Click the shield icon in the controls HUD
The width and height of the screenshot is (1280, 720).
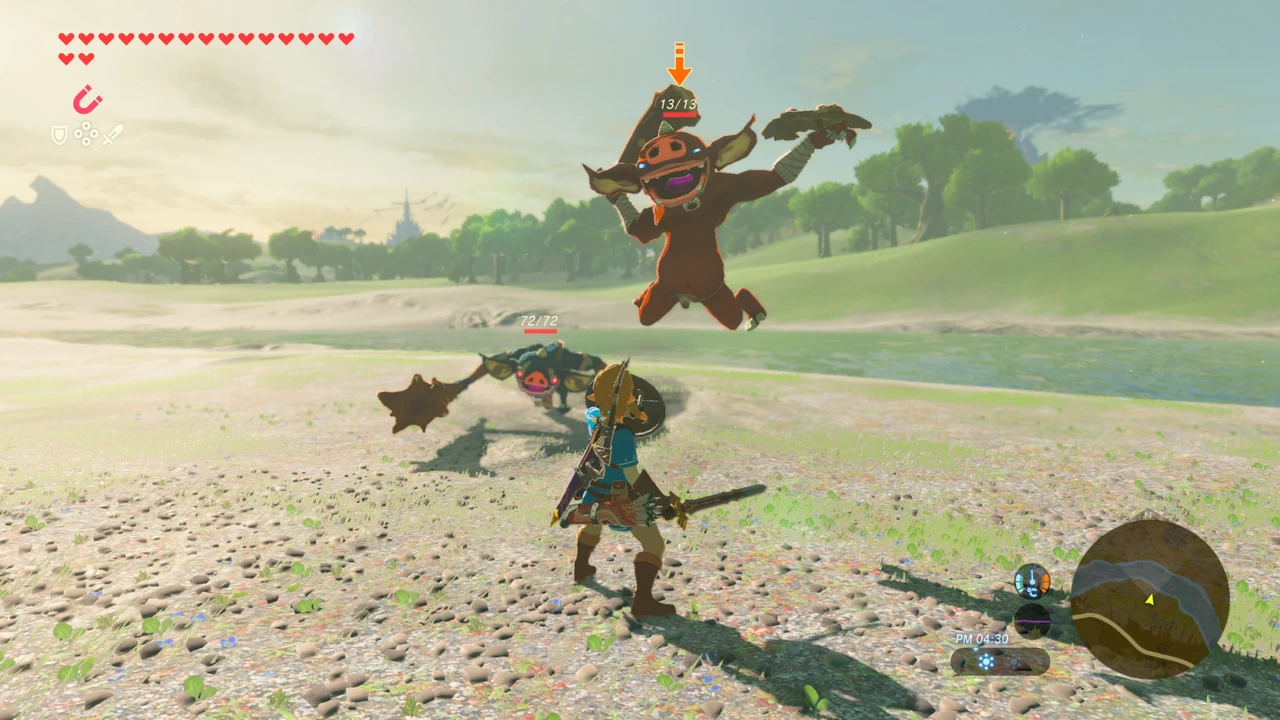pyautogui.click(x=59, y=133)
